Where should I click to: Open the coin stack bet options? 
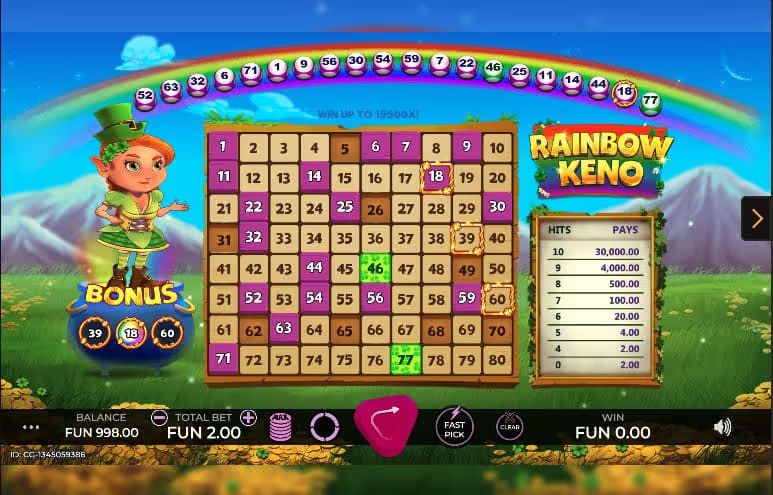[x=282, y=427]
